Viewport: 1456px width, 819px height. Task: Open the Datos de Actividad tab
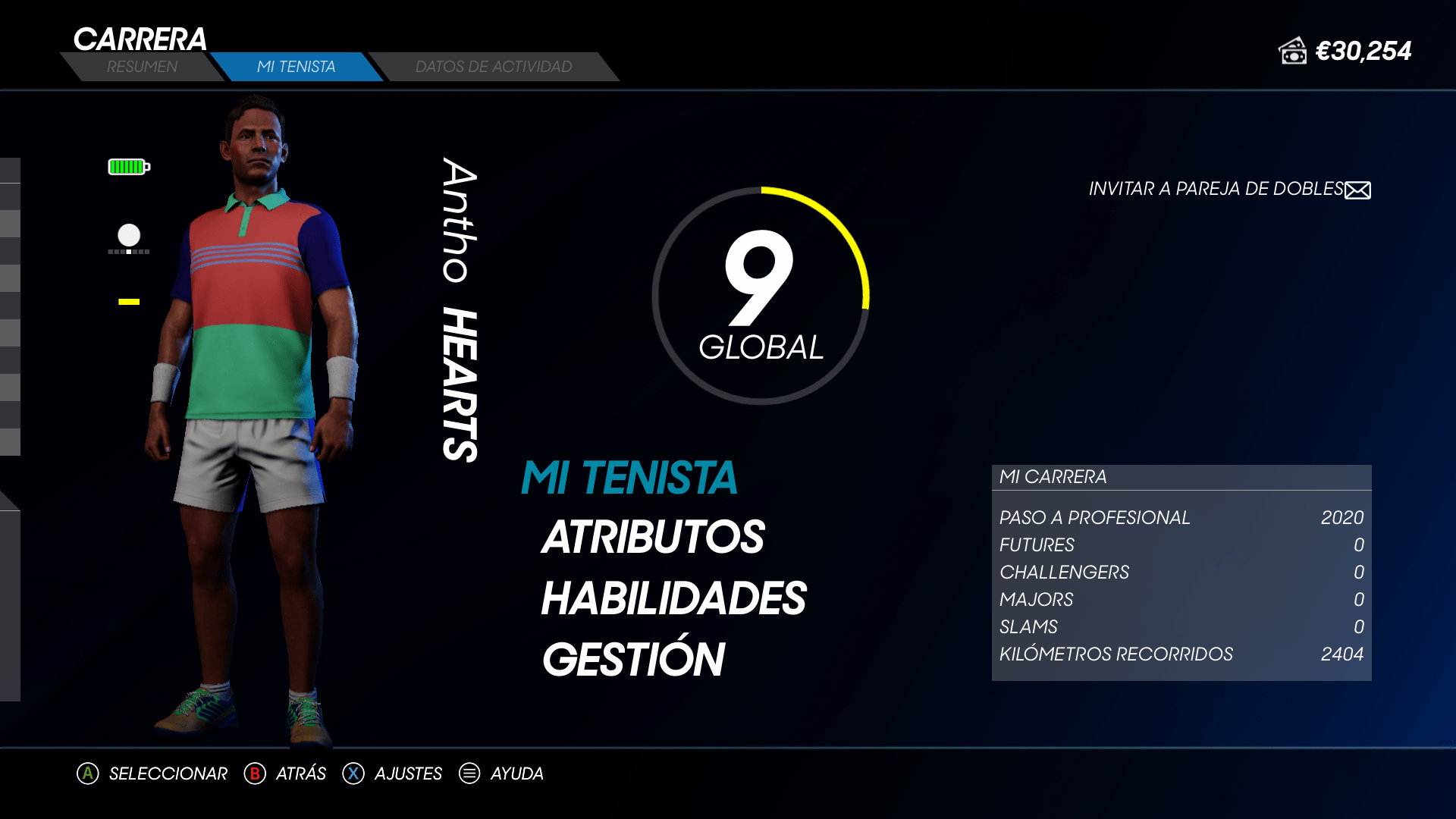pyautogui.click(x=494, y=67)
